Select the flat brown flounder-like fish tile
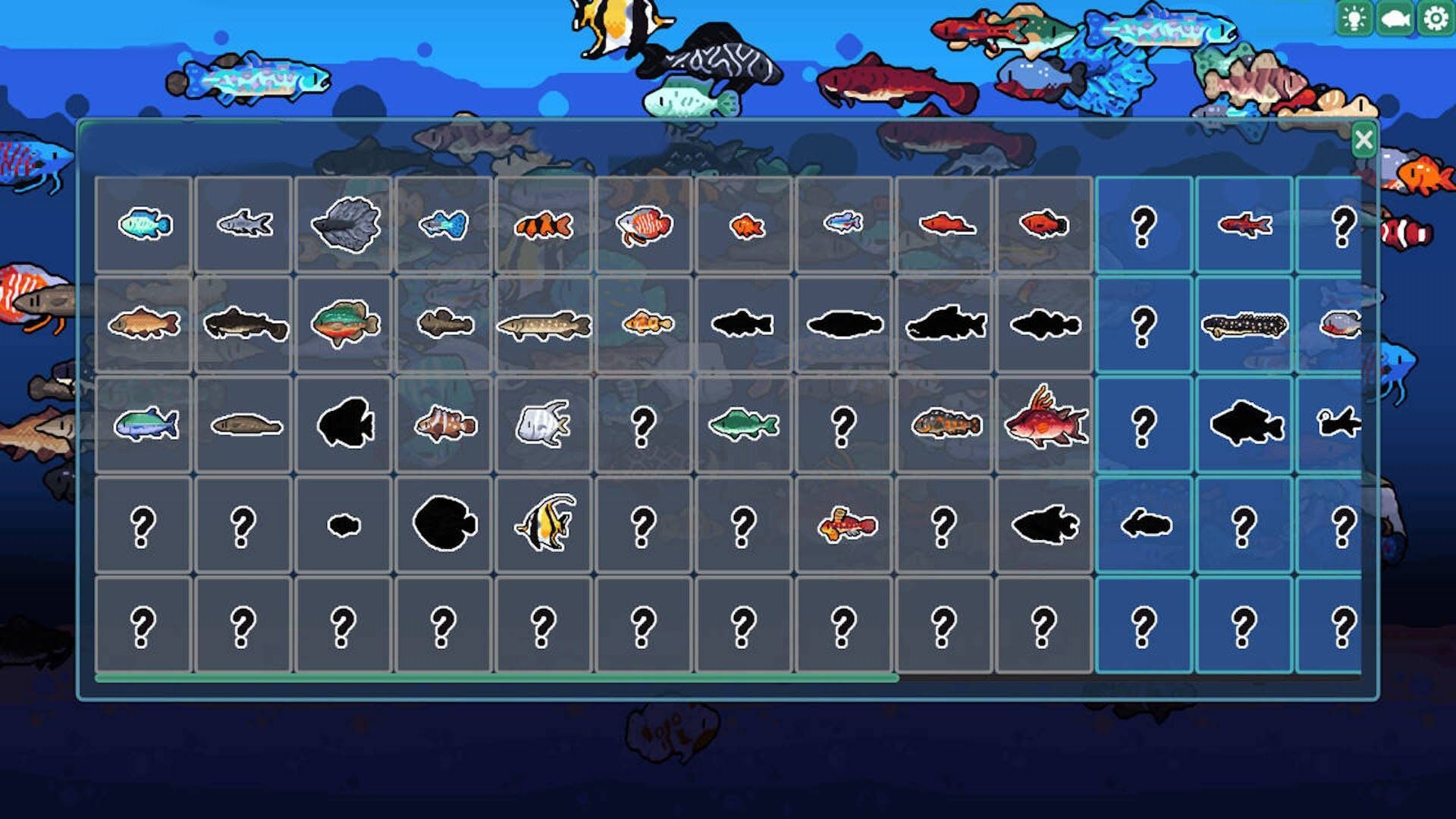This screenshot has width=1456, height=819. pos(244,425)
